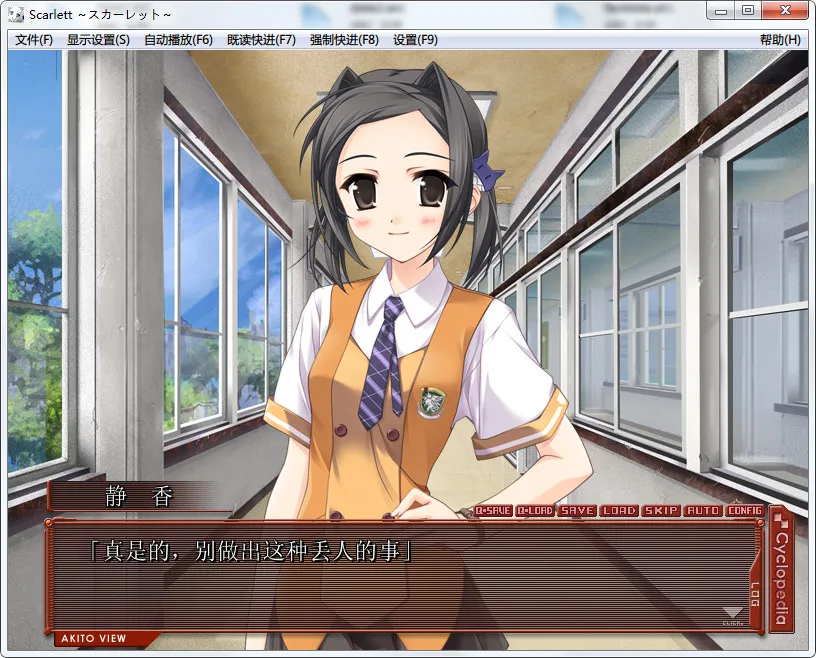Click the Q-SAVE quick save button
Screen dimensions: 816x658
(x=492, y=511)
